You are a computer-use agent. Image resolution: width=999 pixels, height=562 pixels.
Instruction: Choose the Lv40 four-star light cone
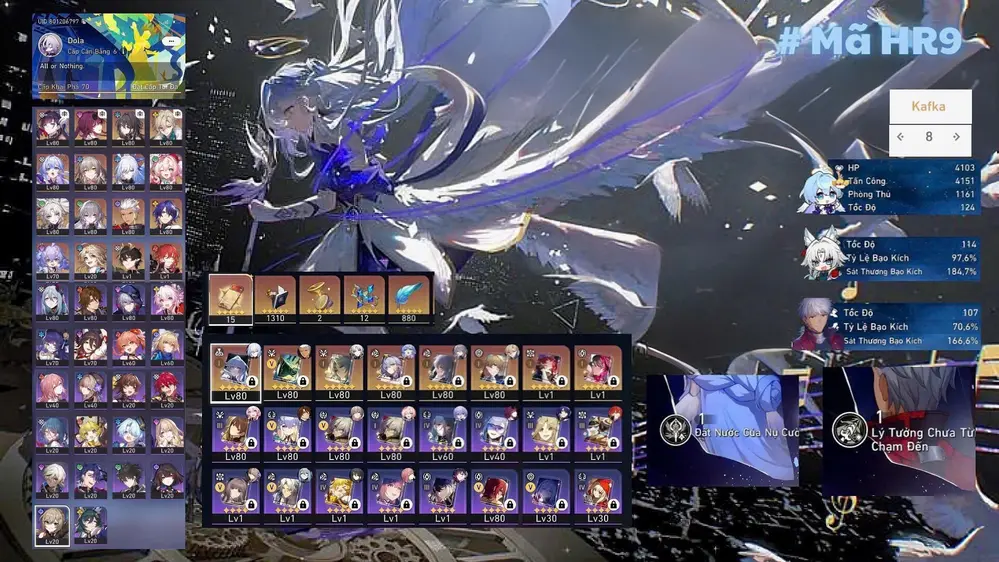click(495, 433)
